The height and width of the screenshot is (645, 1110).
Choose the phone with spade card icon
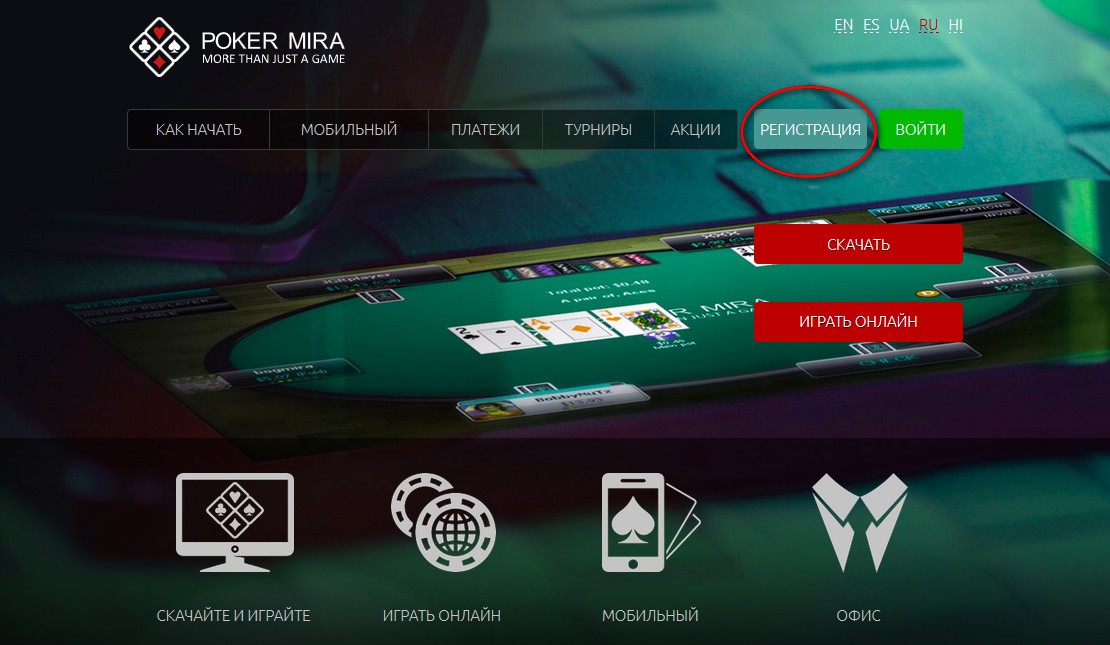pos(649,520)
